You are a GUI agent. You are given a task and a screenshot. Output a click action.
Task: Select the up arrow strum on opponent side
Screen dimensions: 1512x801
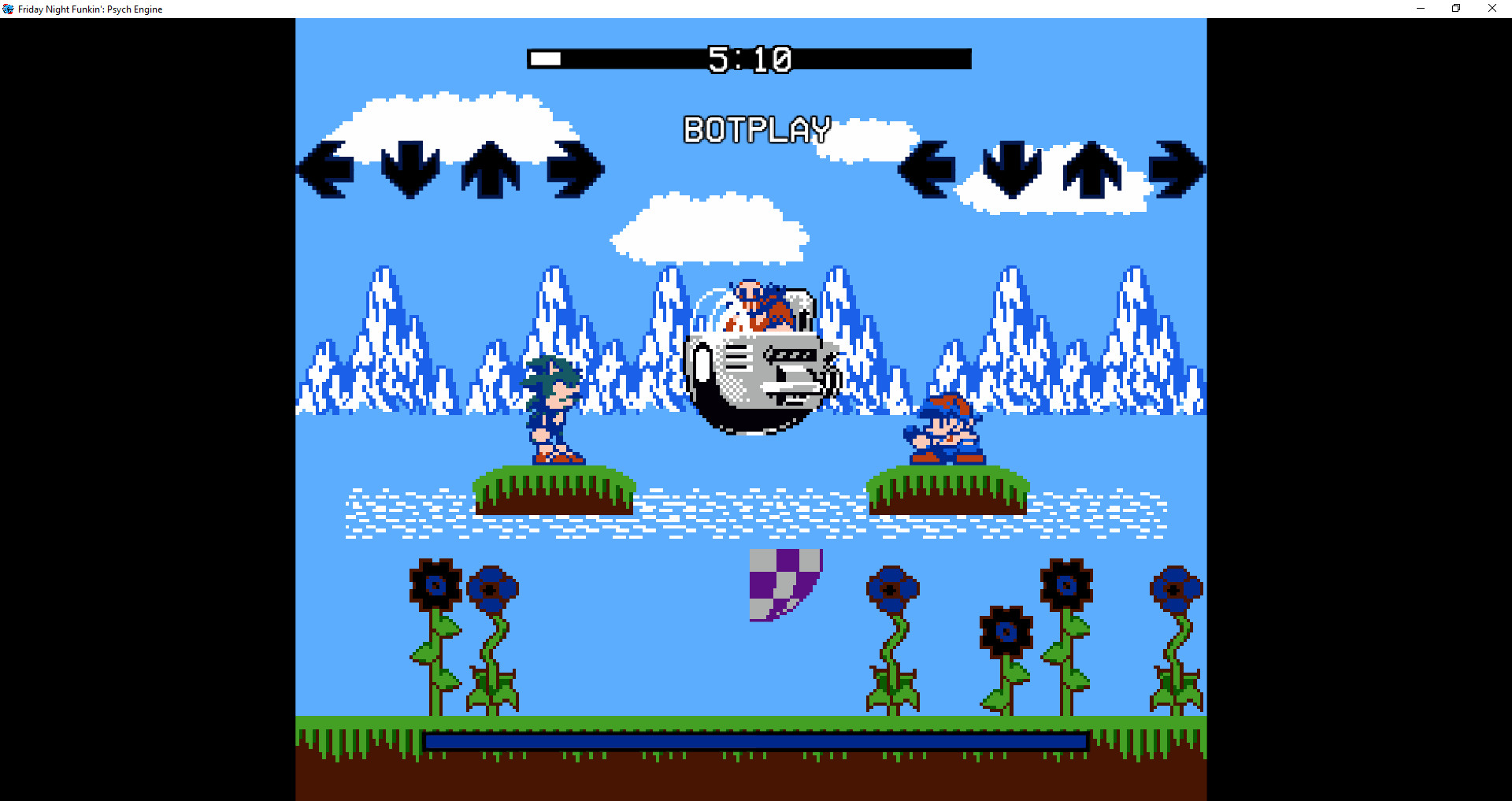492,168
